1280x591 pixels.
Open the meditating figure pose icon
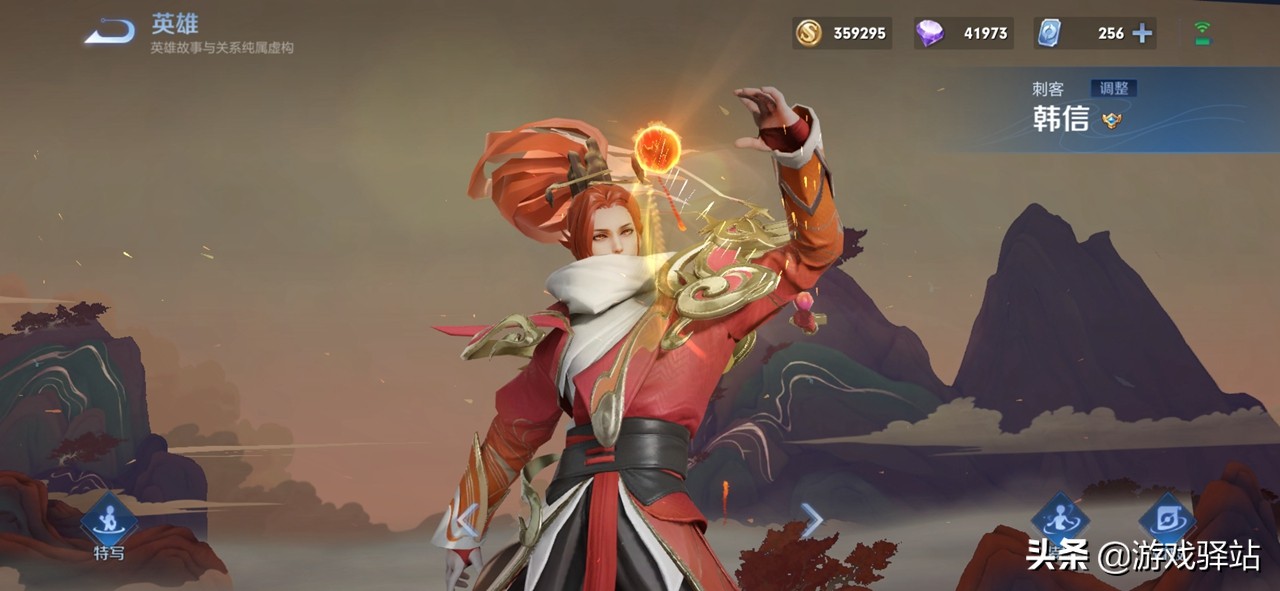click(x=1060, y=518)
